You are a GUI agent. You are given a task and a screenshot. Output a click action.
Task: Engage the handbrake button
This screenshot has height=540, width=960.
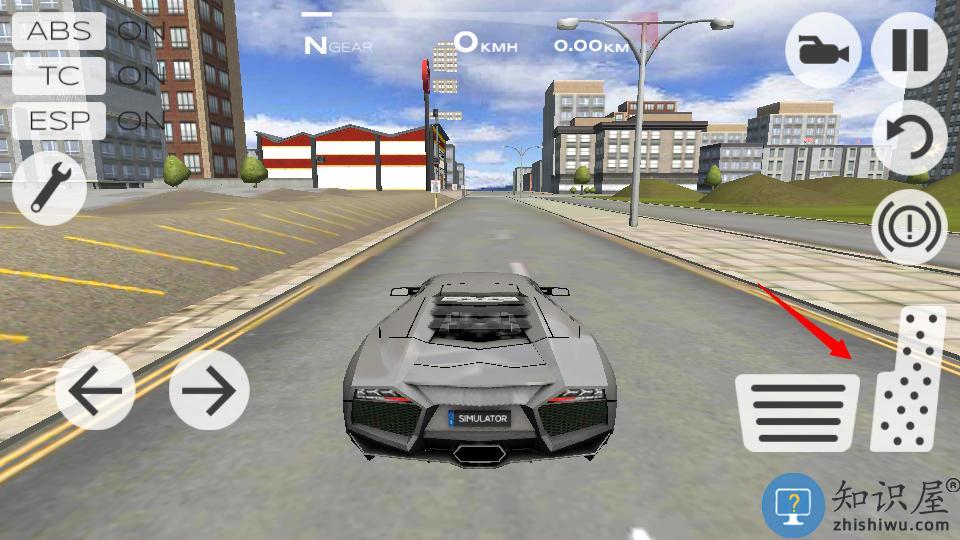pos(909,227)
